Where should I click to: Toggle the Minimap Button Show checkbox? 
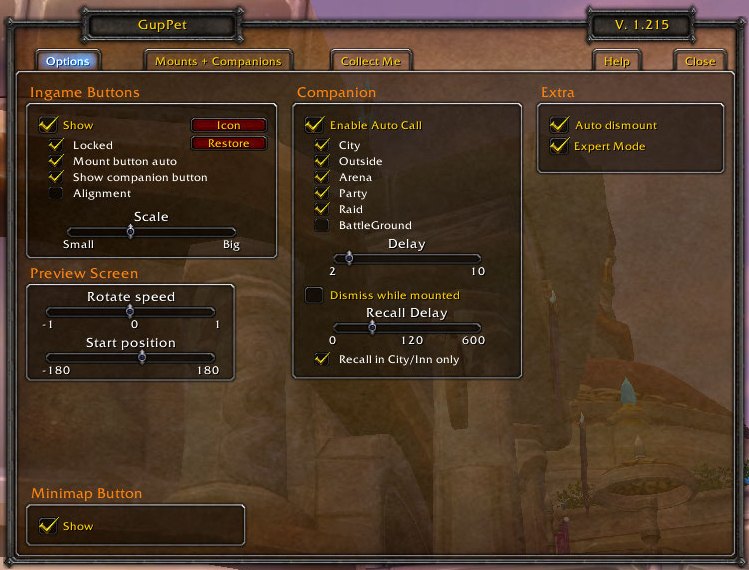click(x=47, y=525)
